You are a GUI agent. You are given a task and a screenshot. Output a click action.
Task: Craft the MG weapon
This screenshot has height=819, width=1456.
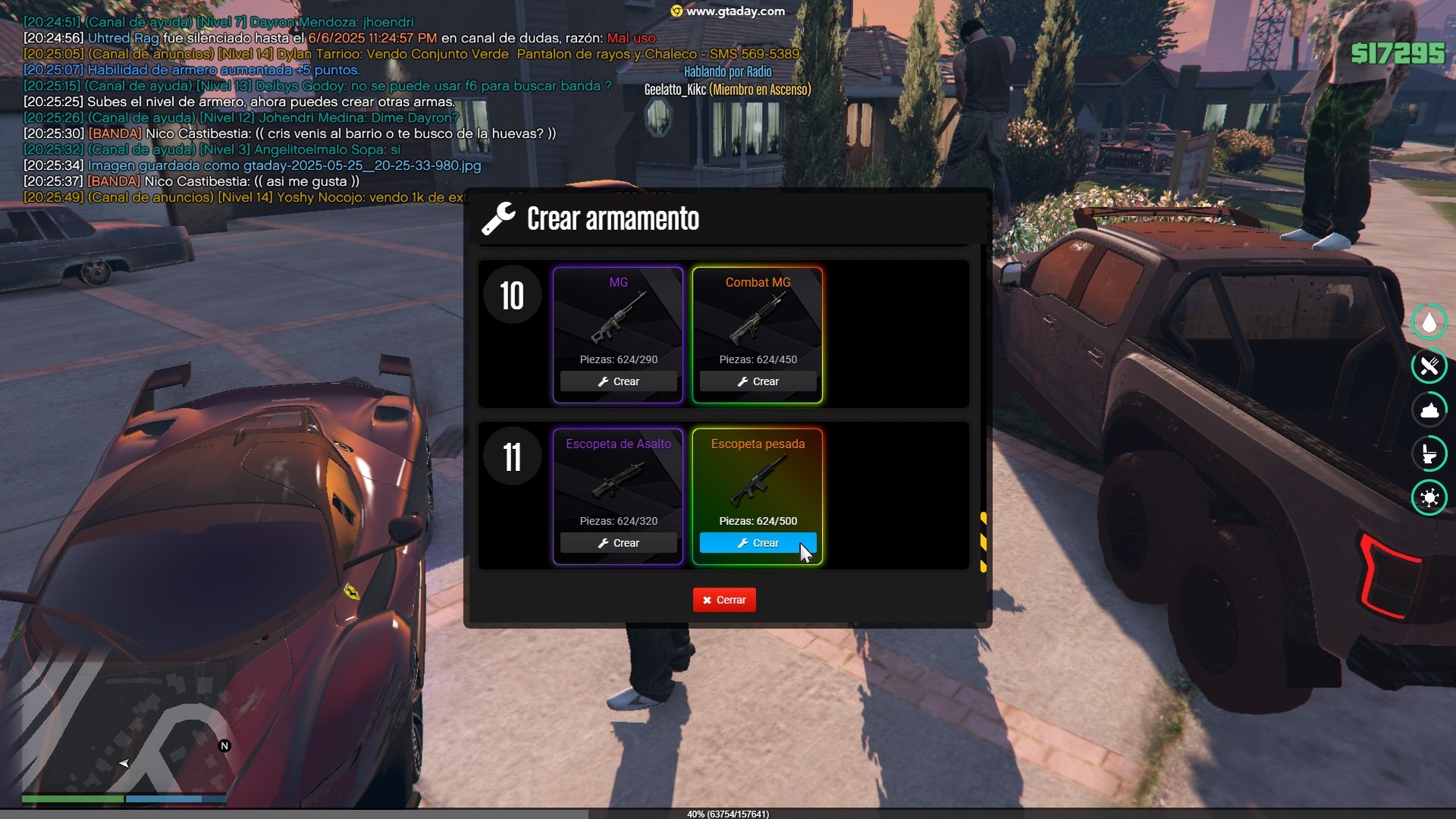(x=618, y=381)
